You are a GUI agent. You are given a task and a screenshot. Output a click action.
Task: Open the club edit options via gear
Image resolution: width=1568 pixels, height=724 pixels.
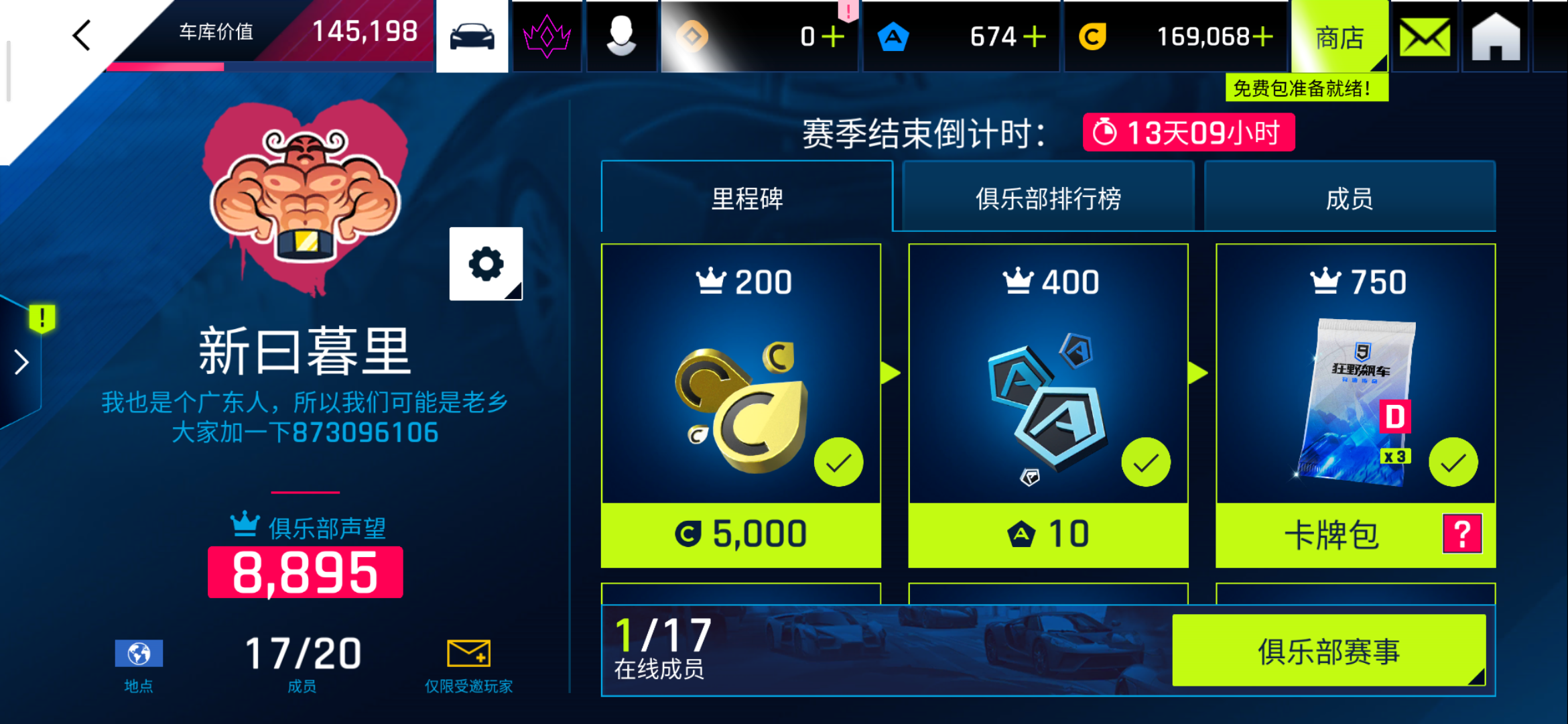[x=486, y=264]
